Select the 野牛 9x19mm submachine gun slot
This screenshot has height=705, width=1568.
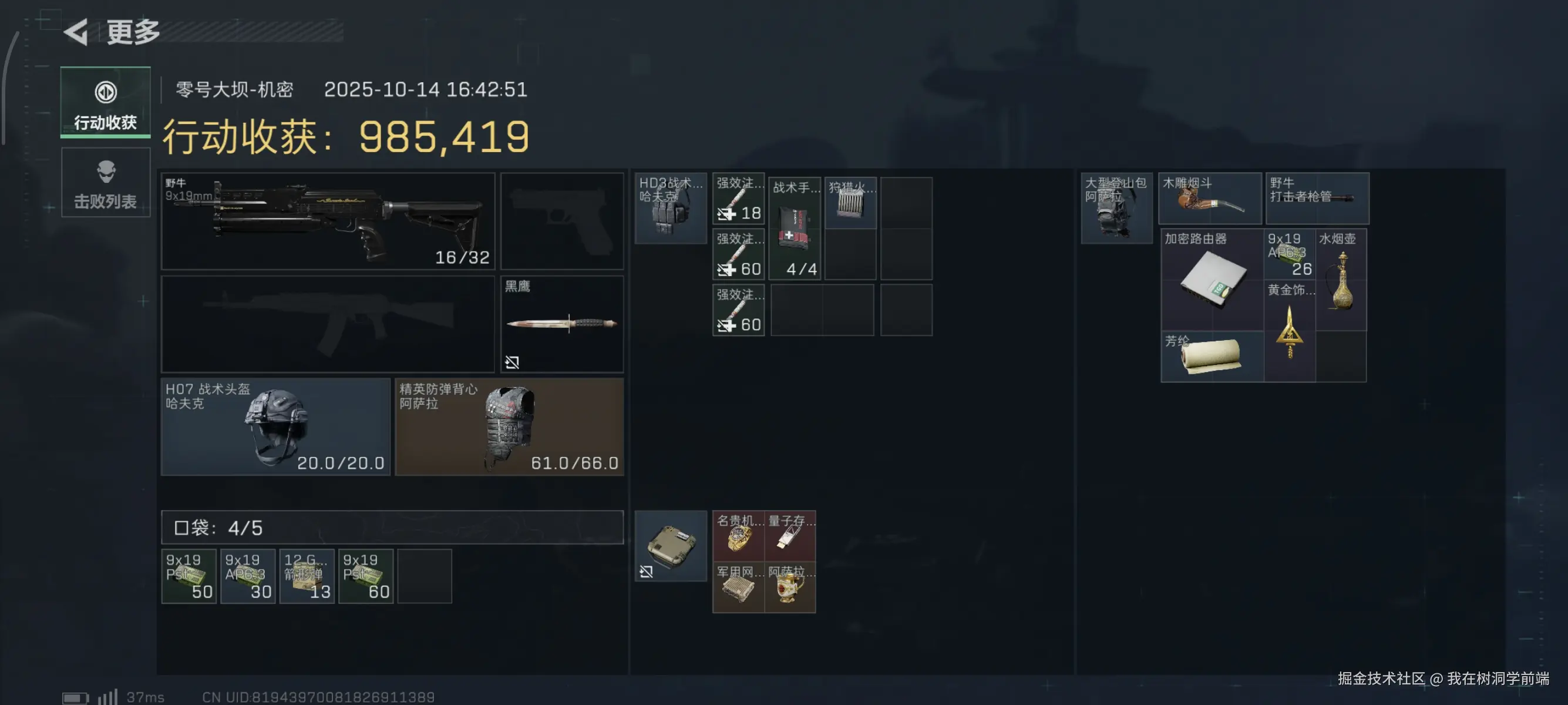[328, 221]
